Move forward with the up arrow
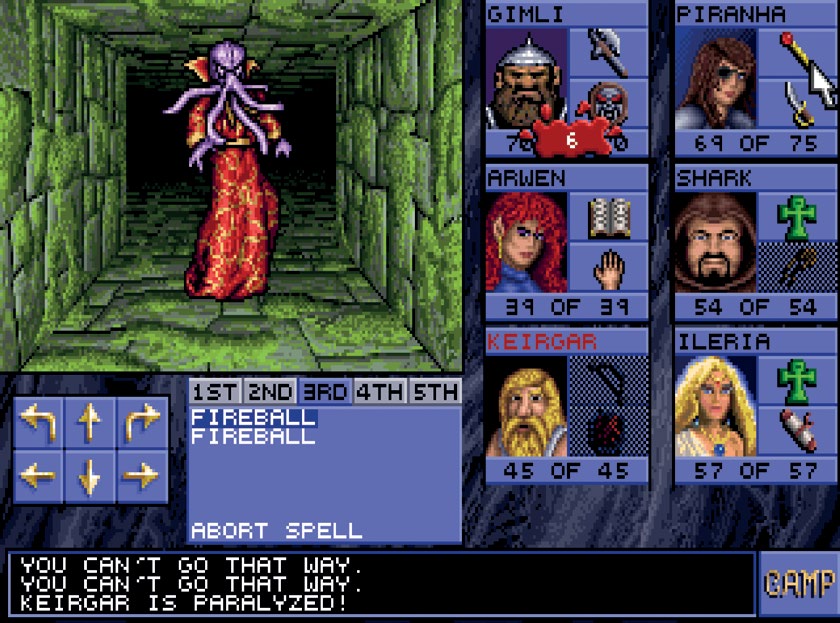840x623 pixels. [91, 423]
